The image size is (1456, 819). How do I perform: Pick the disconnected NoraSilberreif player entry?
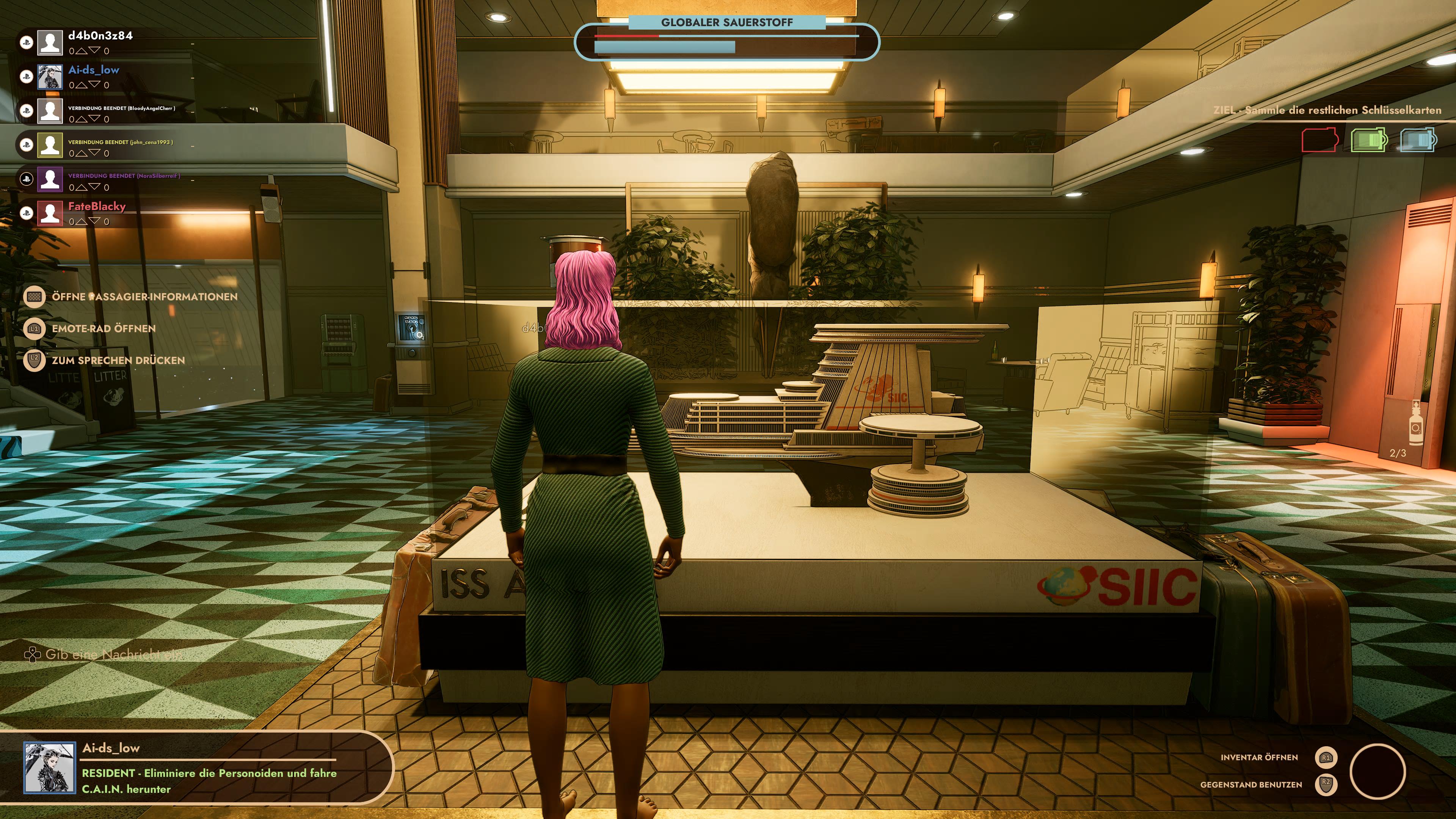[124, 176]
